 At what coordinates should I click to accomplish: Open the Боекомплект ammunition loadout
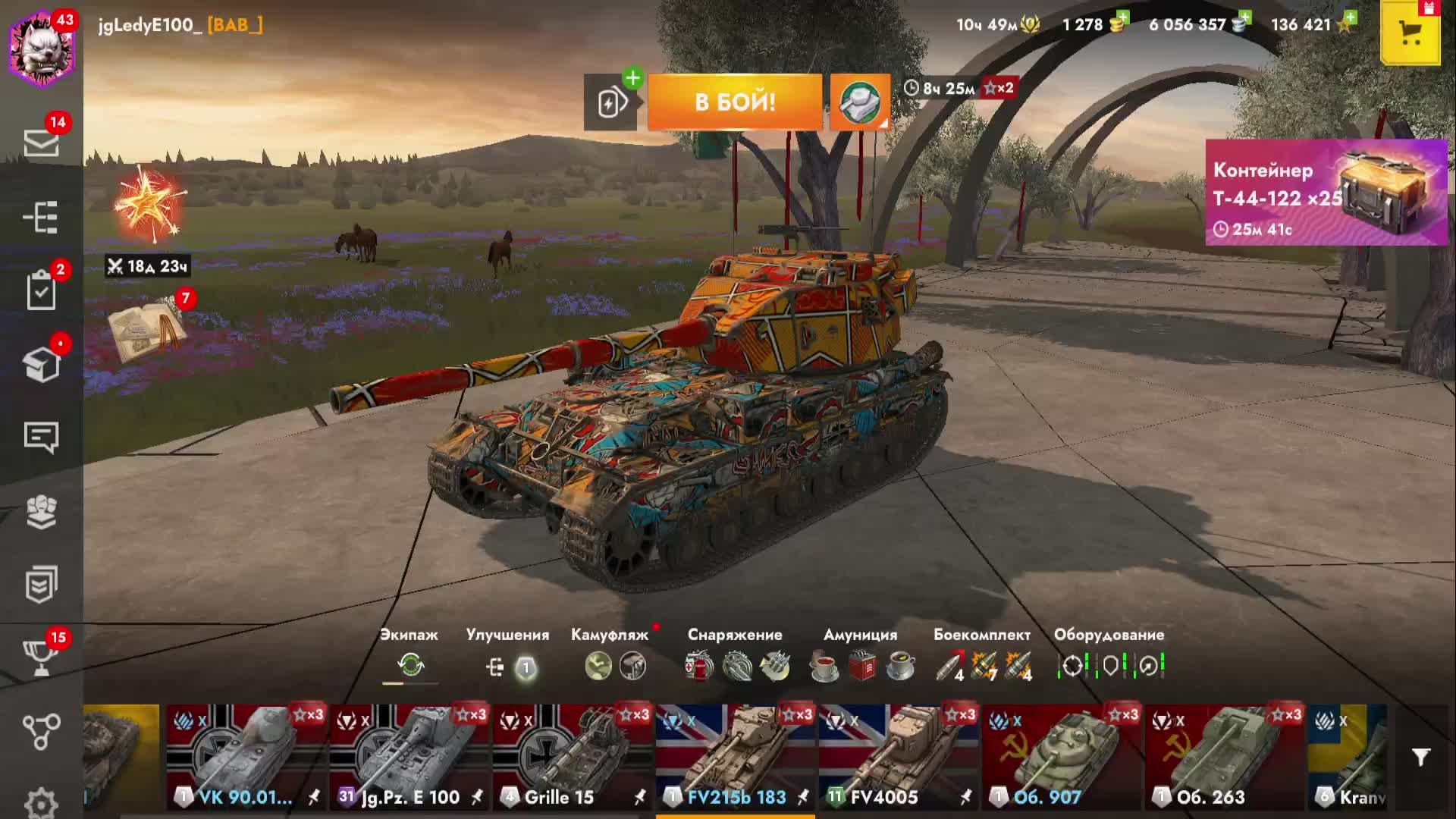(983, 665)
